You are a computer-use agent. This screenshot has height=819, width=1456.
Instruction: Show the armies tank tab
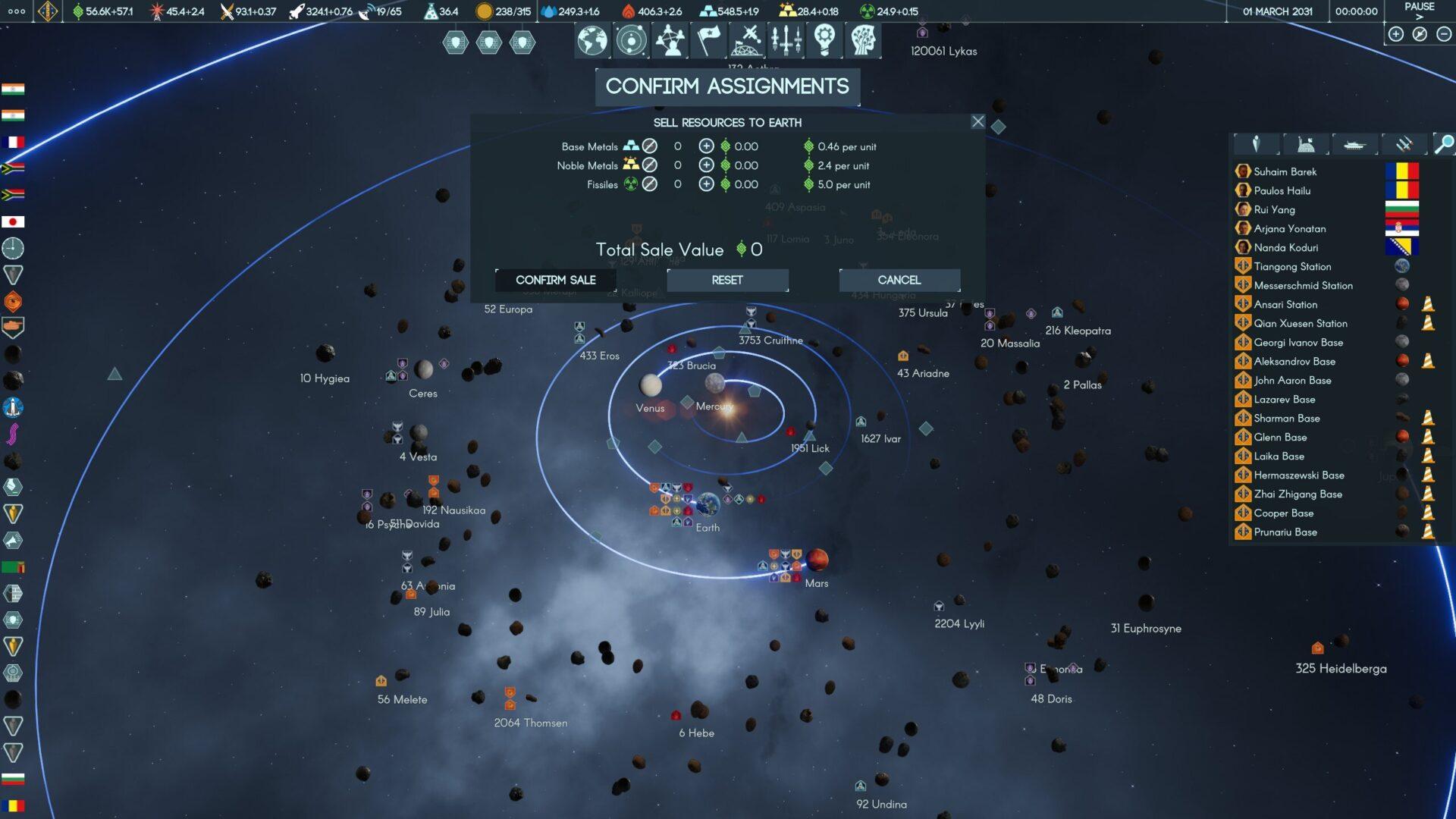coord(1354,144)
